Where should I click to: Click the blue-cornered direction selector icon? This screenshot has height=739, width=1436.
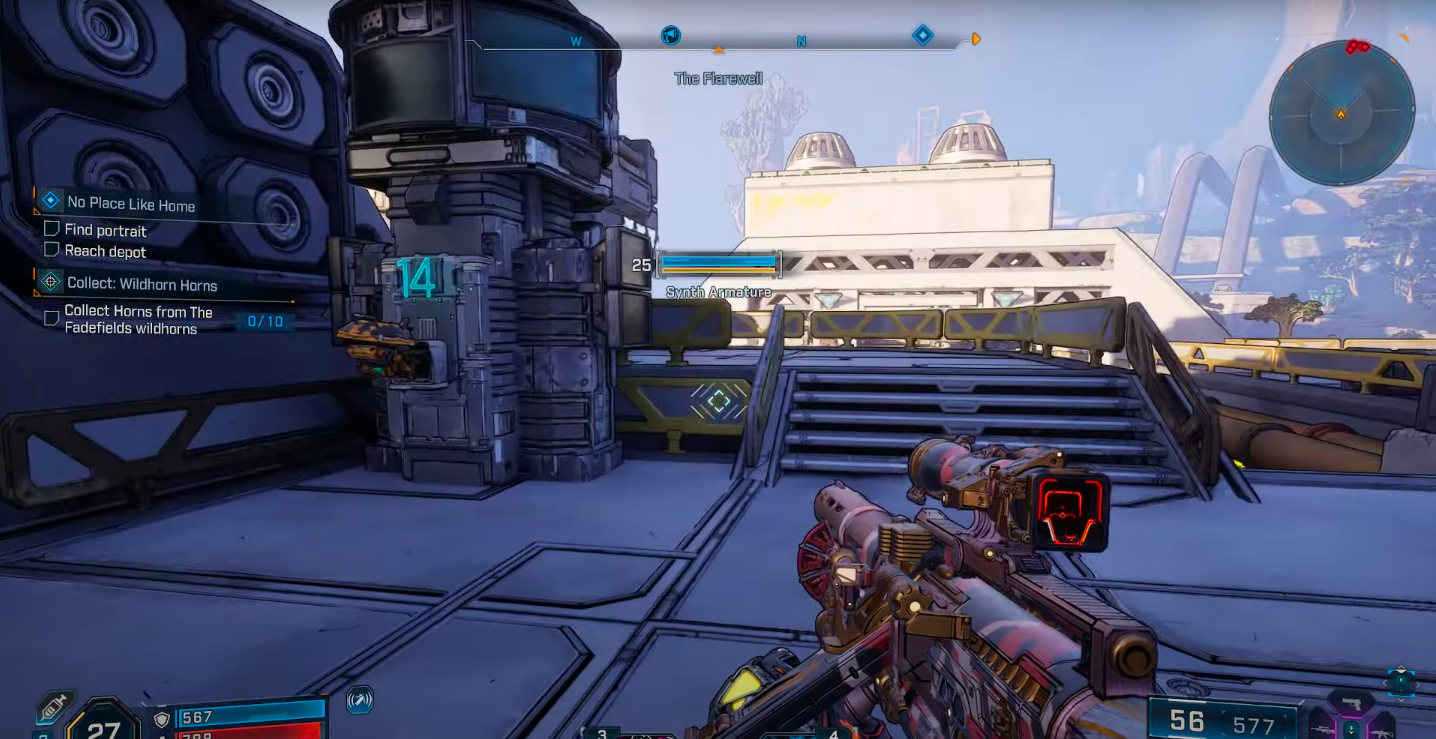[1400, 683]
